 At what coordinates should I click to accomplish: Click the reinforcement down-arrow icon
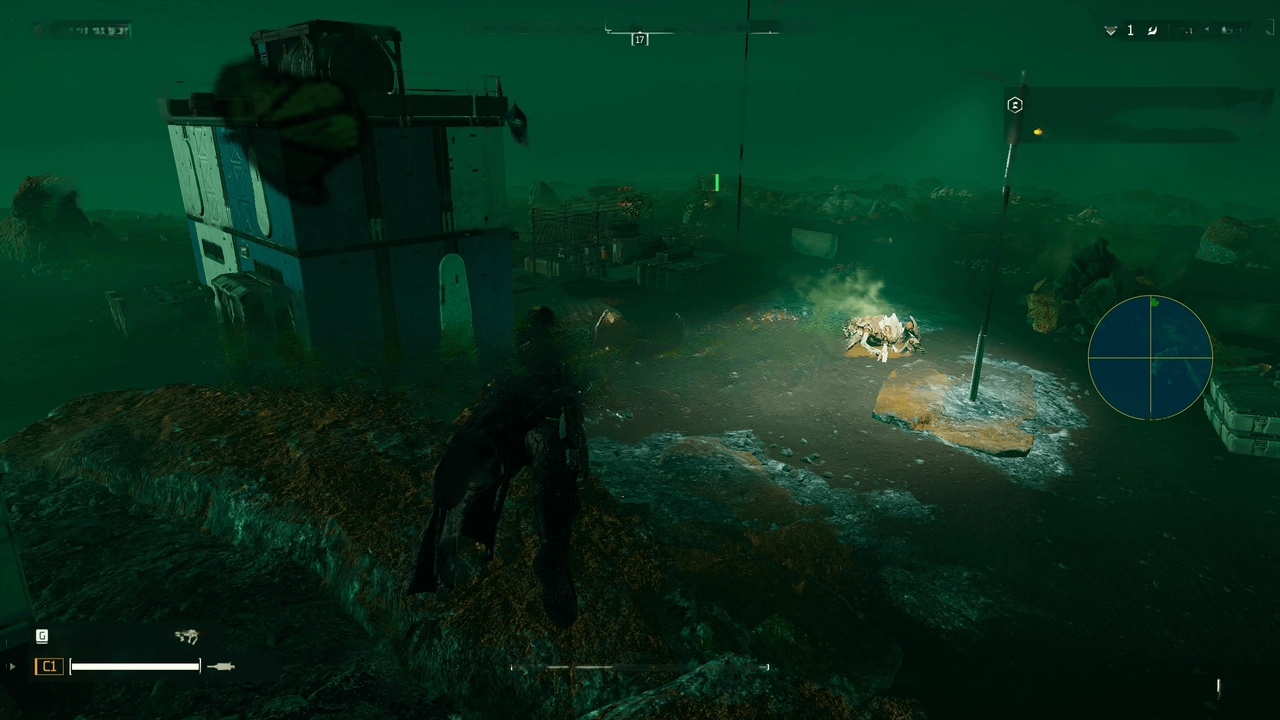coord(1110,31)
